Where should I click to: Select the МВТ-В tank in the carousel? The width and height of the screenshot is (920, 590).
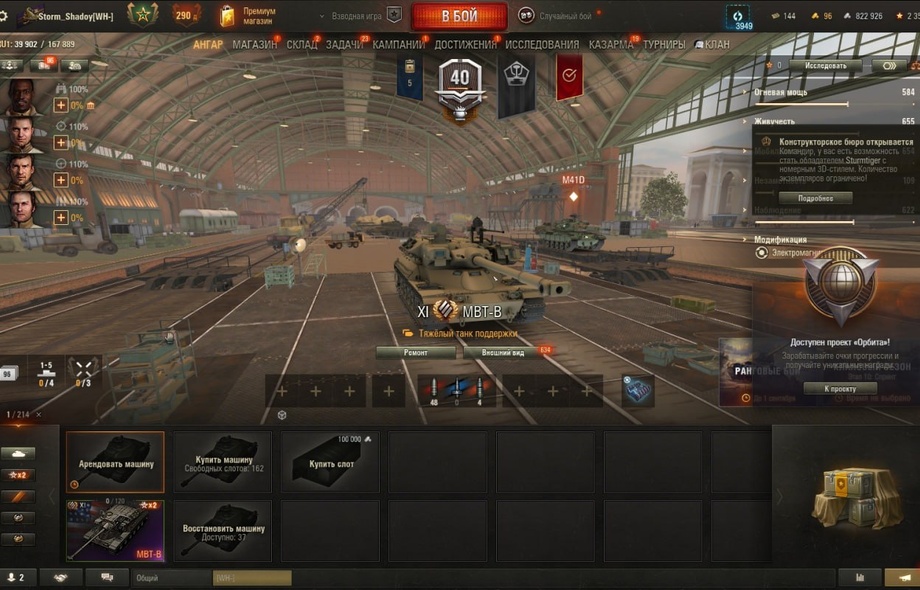[115, 530]
